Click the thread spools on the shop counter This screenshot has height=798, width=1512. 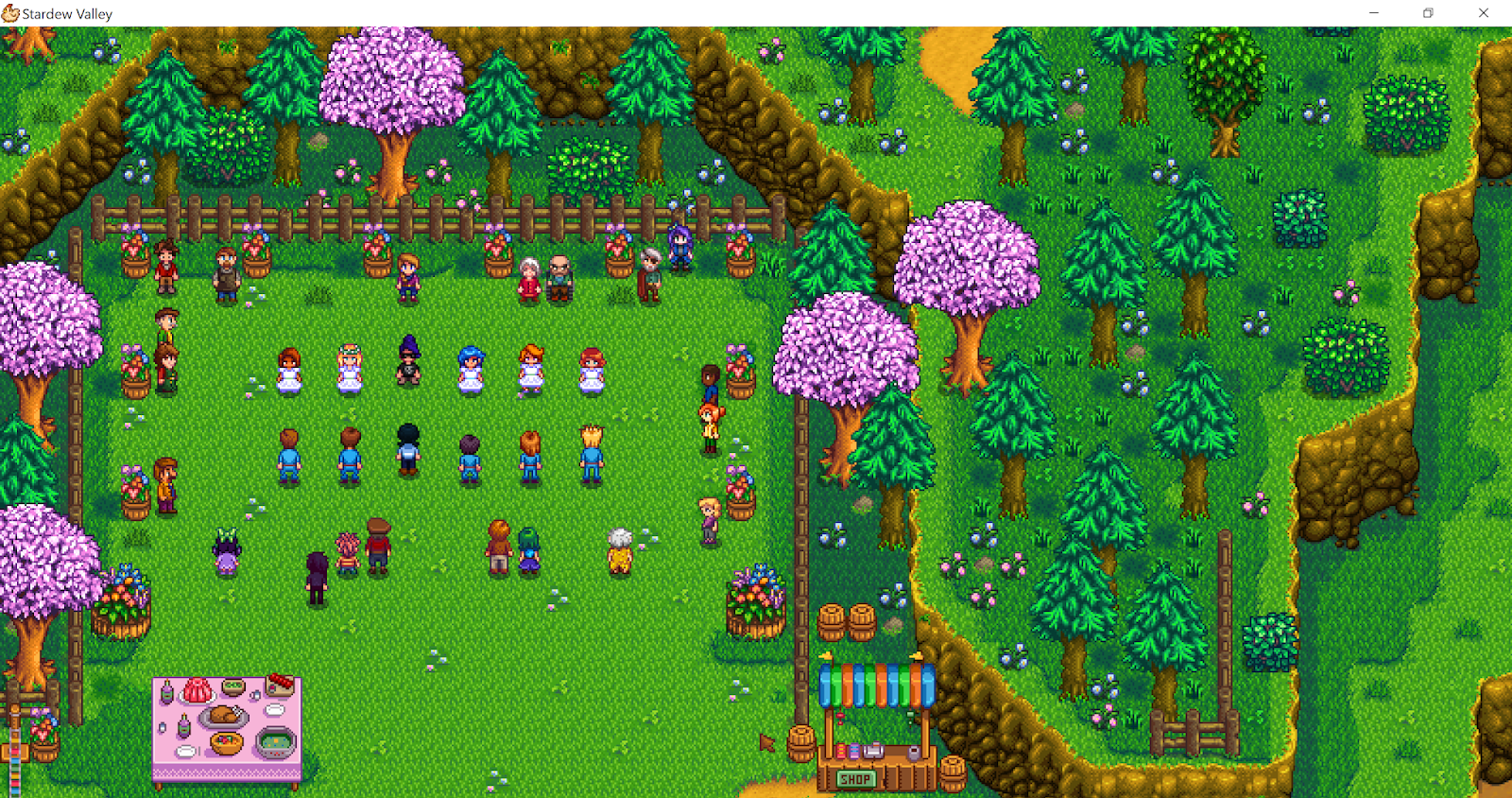[x=849, y=752]
